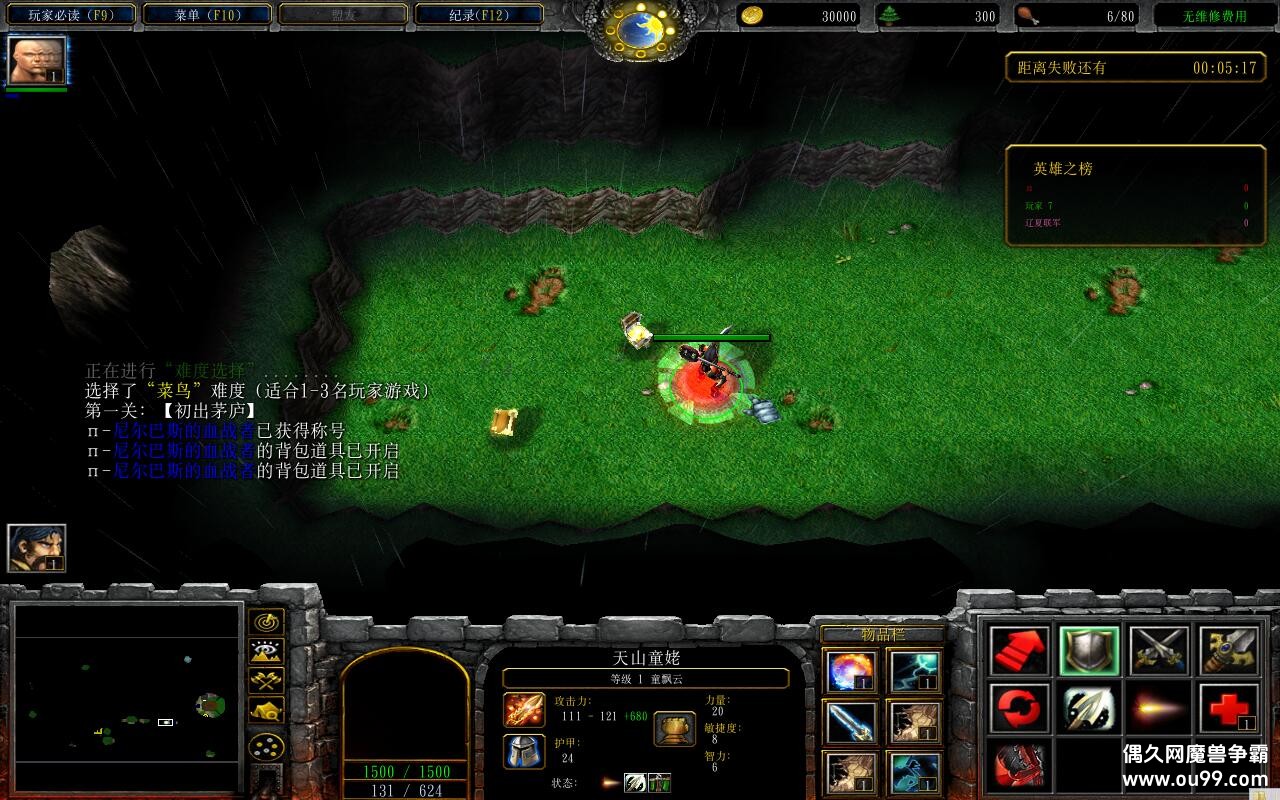
Task: Use the red up-arrow upgrade ability
Action: 1020,650
